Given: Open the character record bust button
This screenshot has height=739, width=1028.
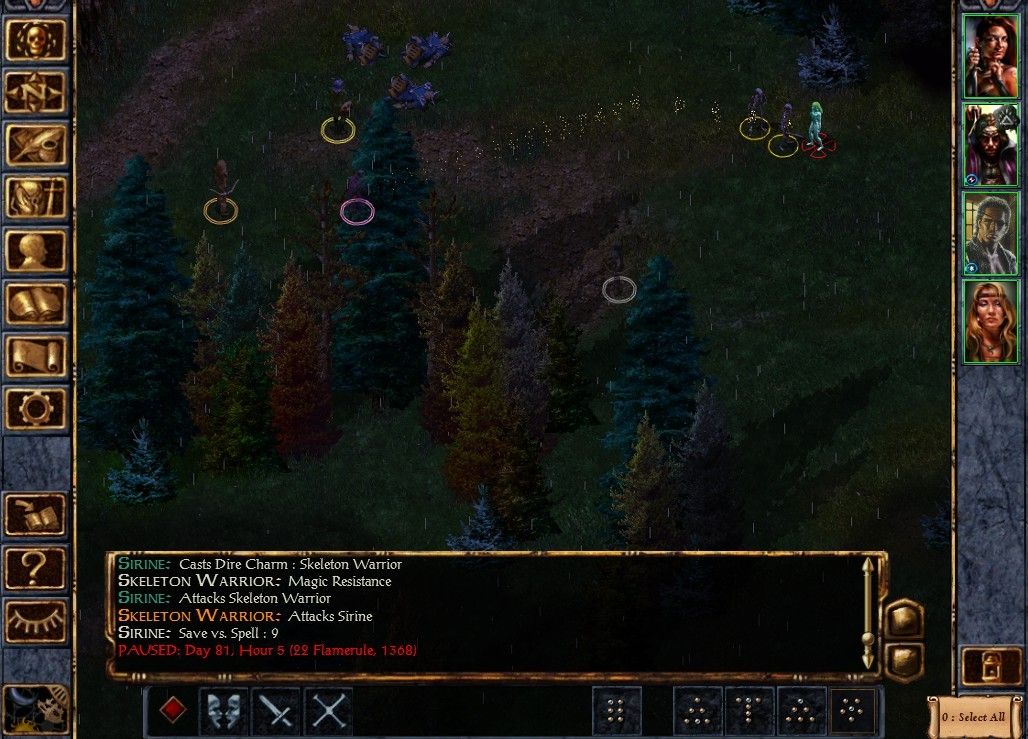Looking at the screenshot, I should click(37, 251).
